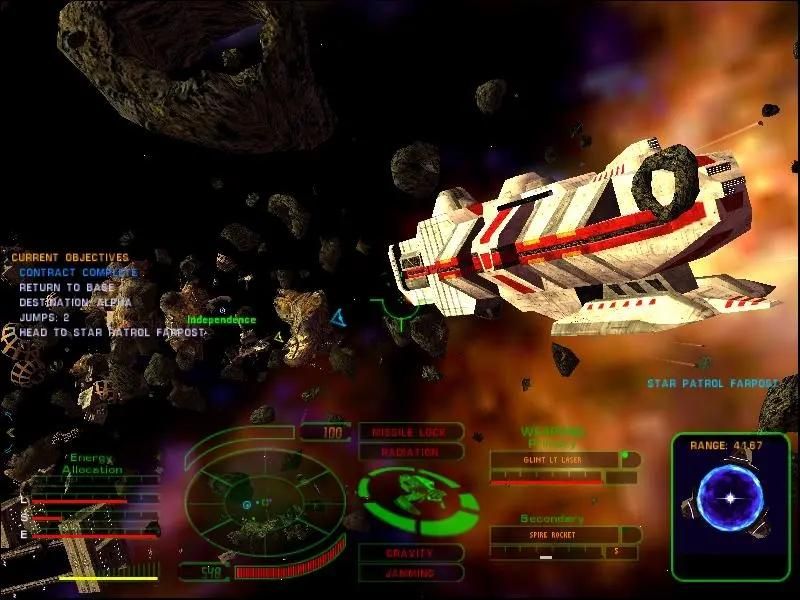Select the Radiation warning indicator
Image resolution: width=800 pixels, height=600 pixels.
[408, 452]
